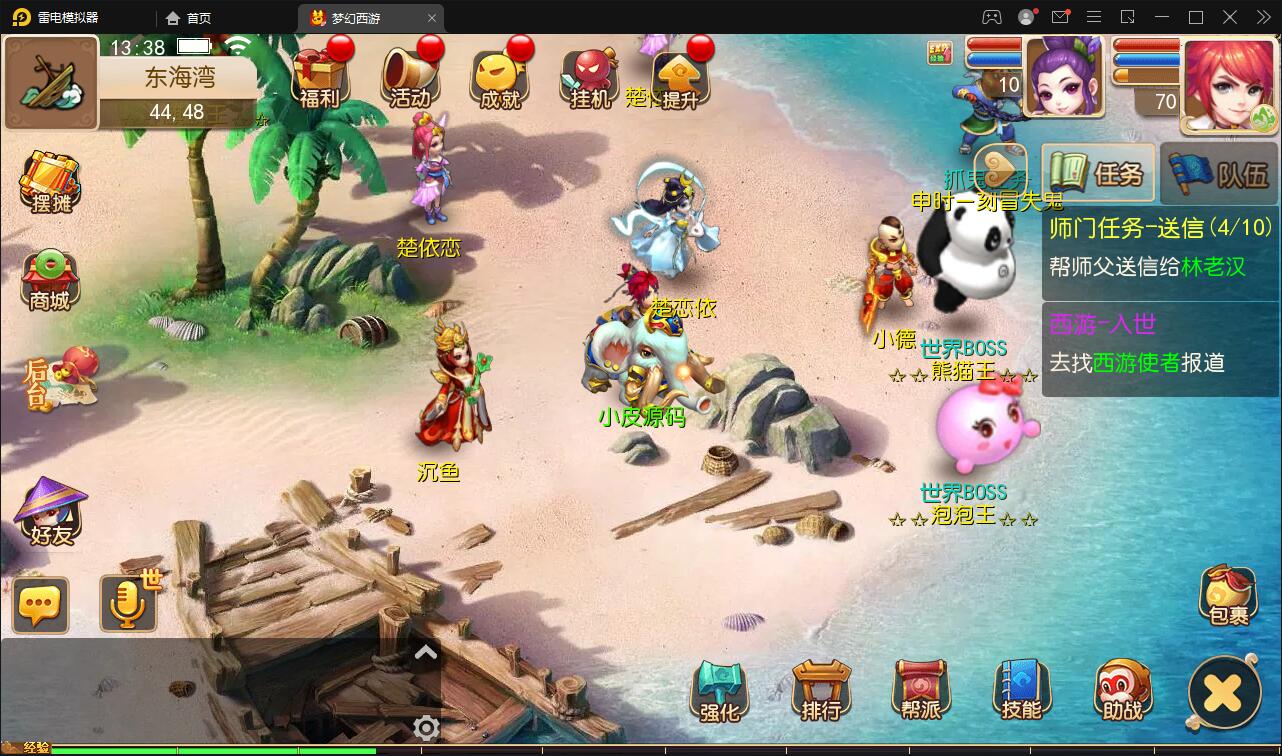Open the 帮派 guild menu
The height and width of the screenshot is (756, 1282).
click(x=921, y=691)
